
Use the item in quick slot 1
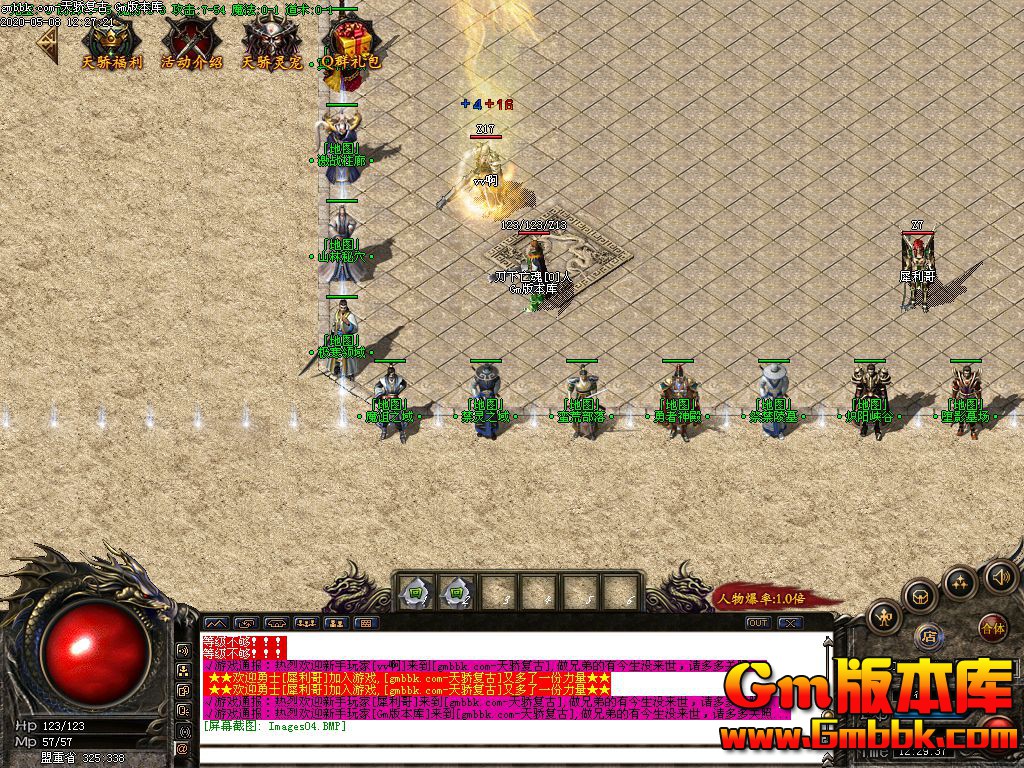(415, 593)
